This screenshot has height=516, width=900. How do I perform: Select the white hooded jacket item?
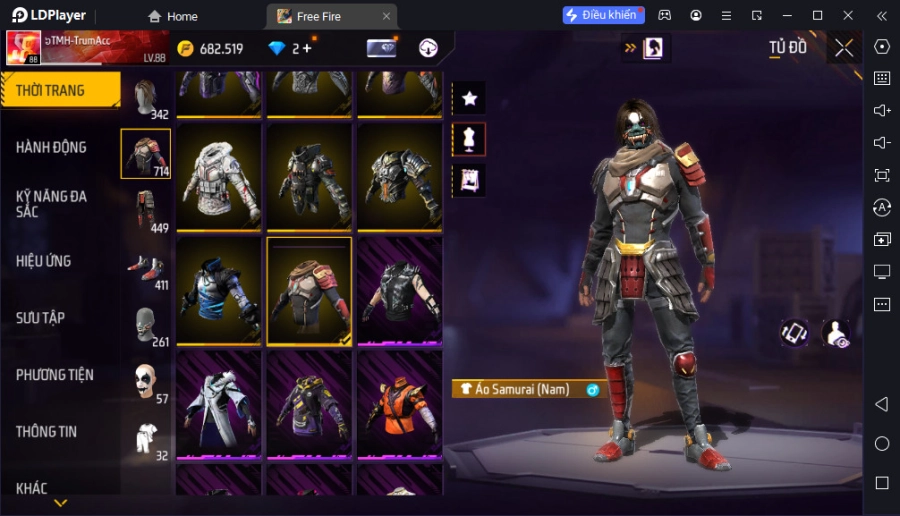[219, 178]
